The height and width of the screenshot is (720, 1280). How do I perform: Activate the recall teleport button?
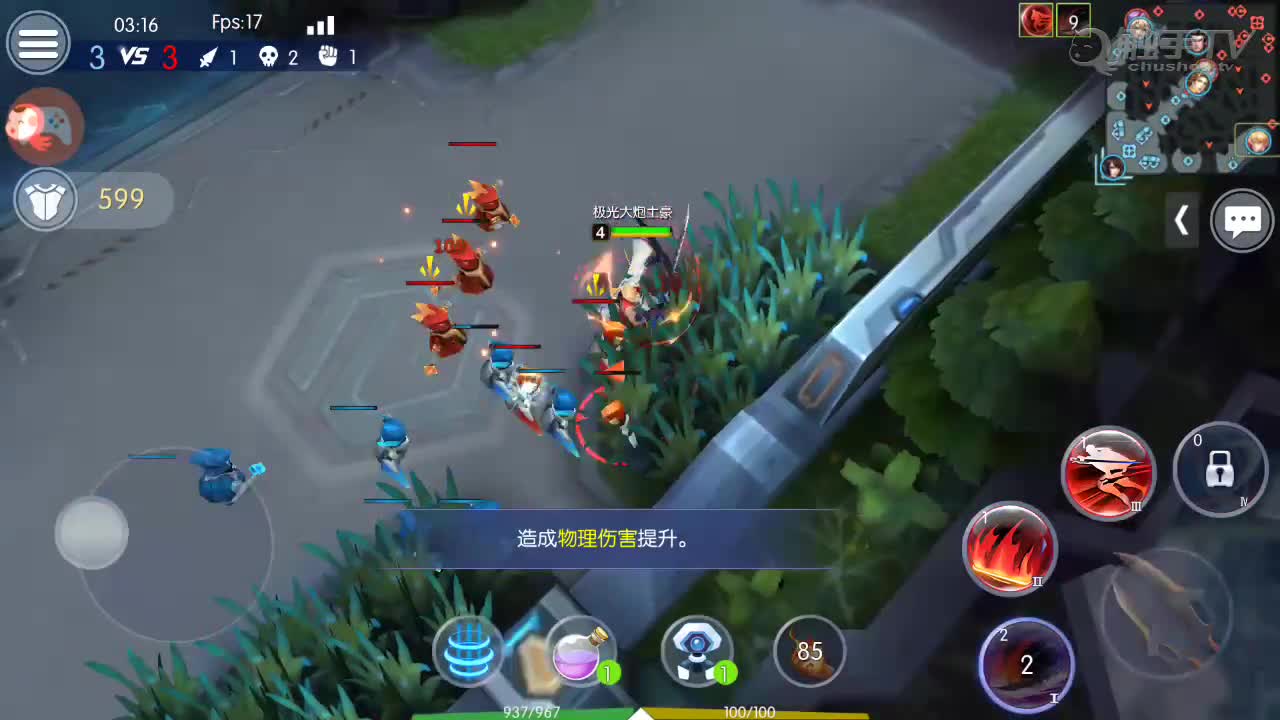(x=469, y=651)
